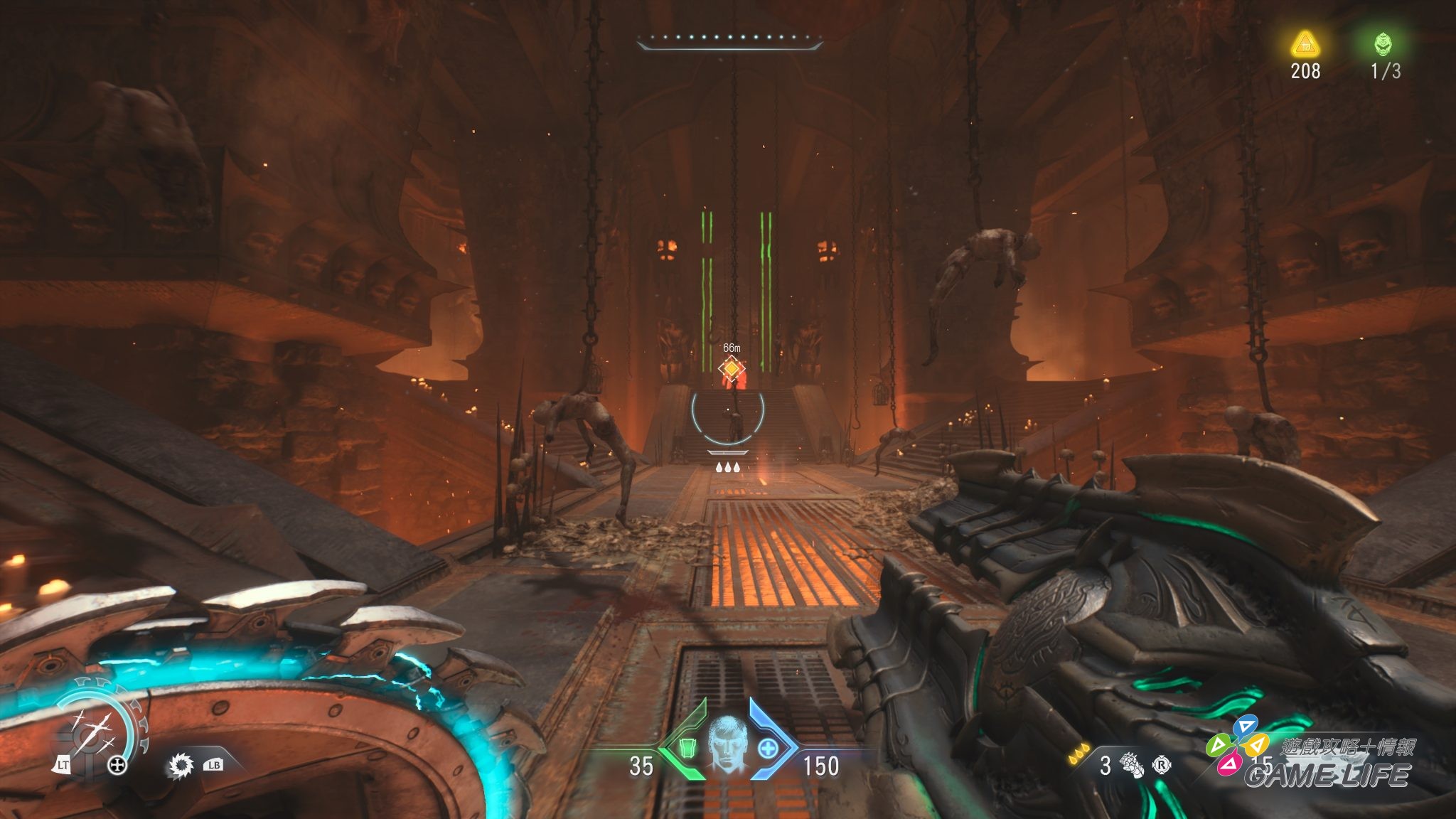Click the compass bar at top
The image size is (1456, 819).
729,41
